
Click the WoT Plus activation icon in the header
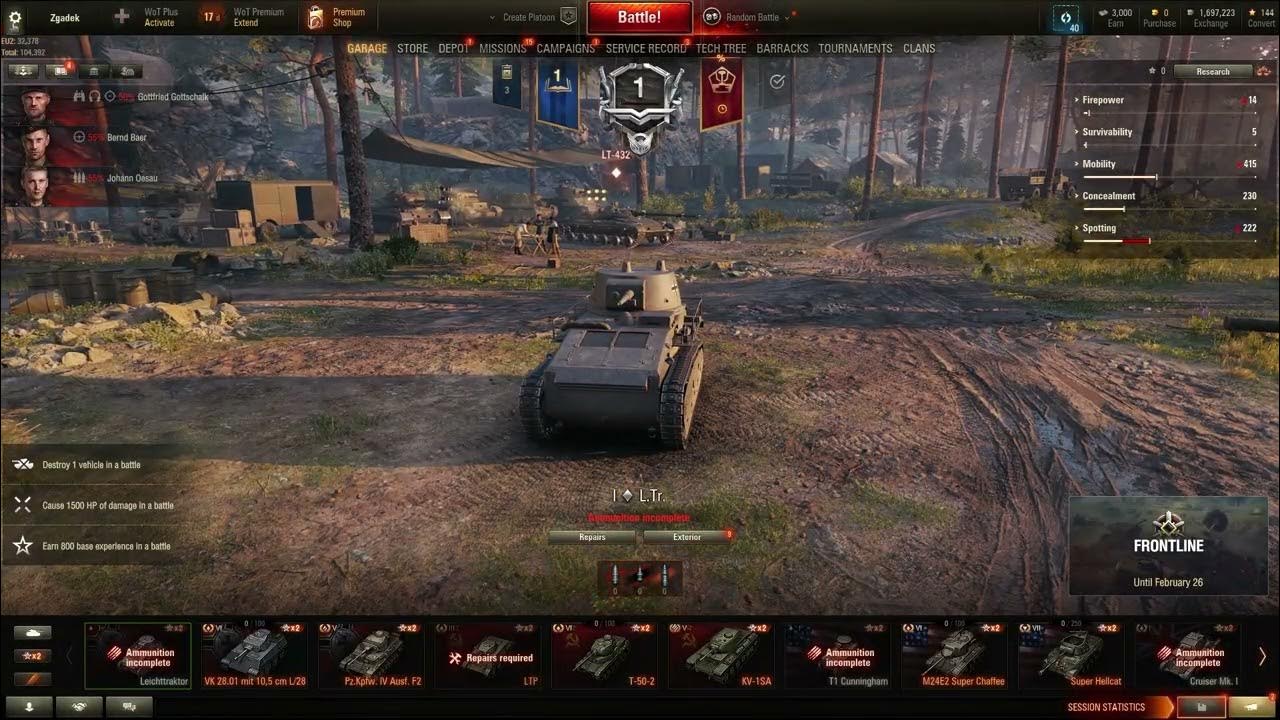coord(120,17)
